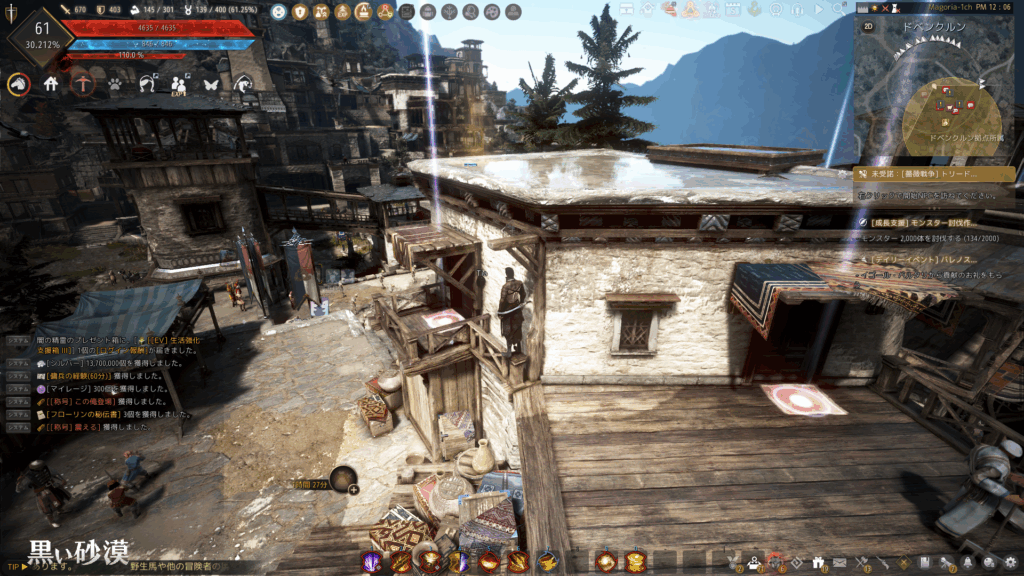Open the gear-shaped settings icon
The image size is (1024, 576).
(1011, 562)
